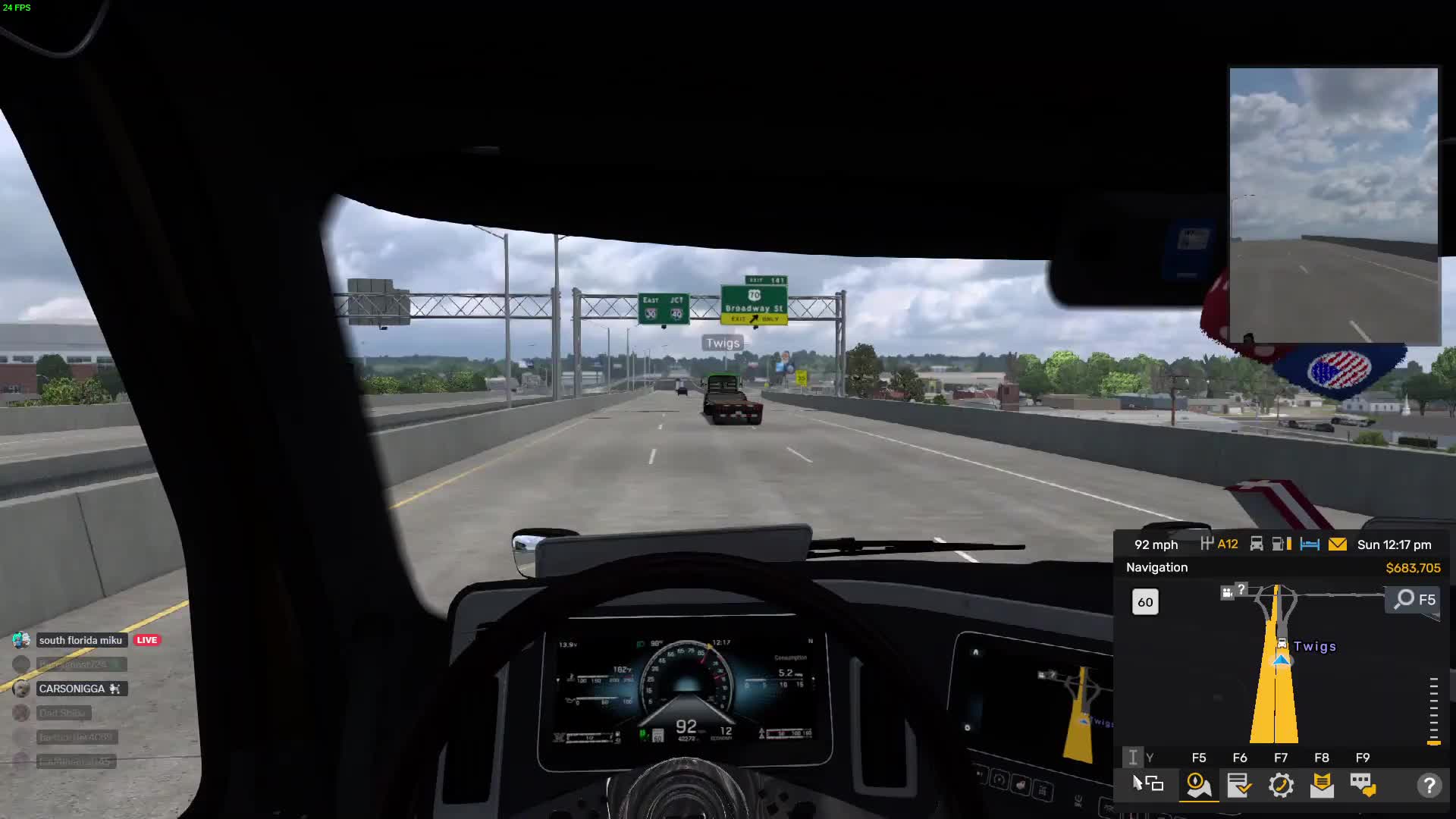Click the yellow envelope icon near the clock
The height and width of the screenshot is (819, 1456).
click(x=1338, y=544)
